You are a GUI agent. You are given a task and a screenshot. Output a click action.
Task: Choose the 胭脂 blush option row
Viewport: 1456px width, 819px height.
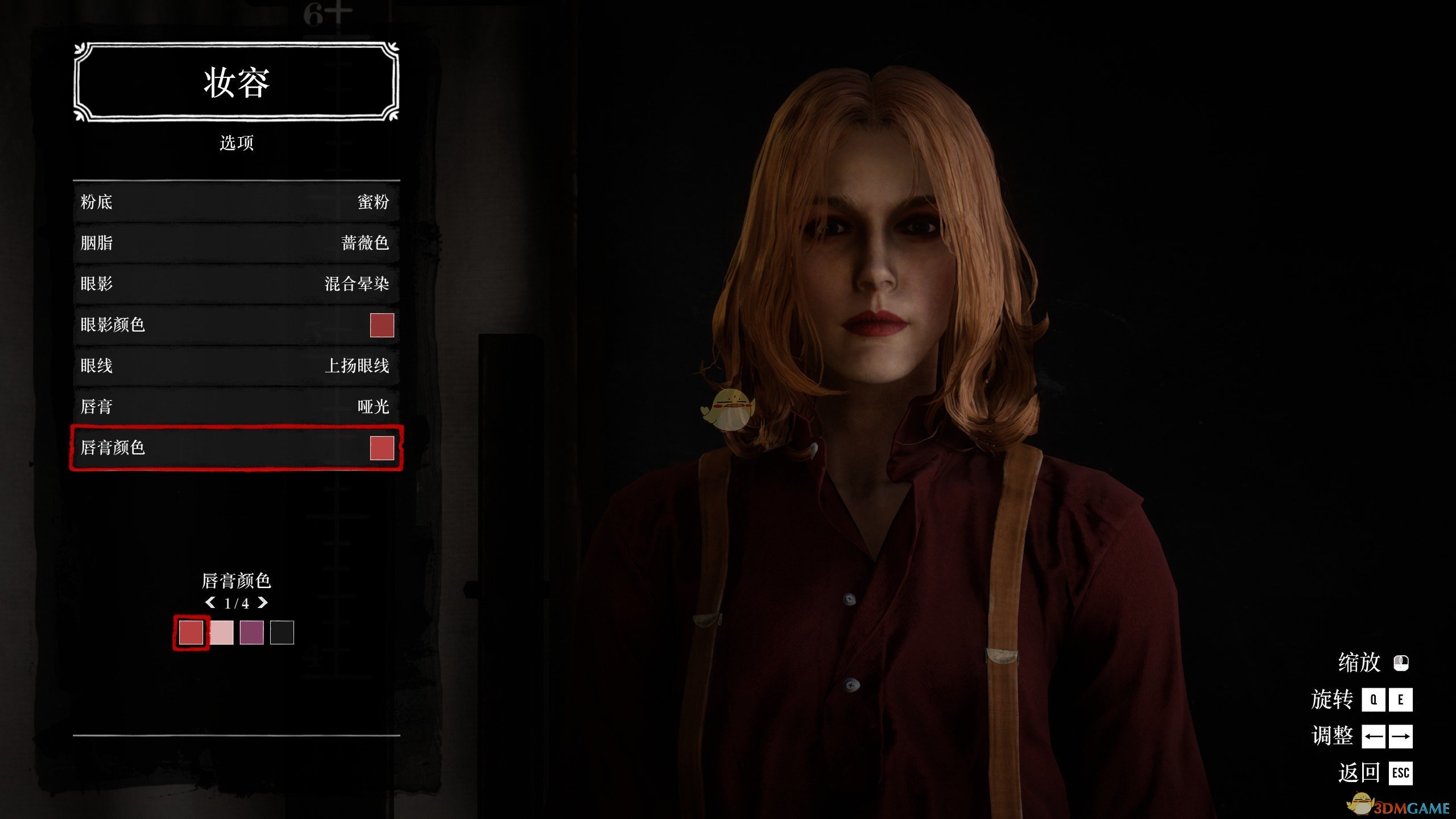click(236, 243)
